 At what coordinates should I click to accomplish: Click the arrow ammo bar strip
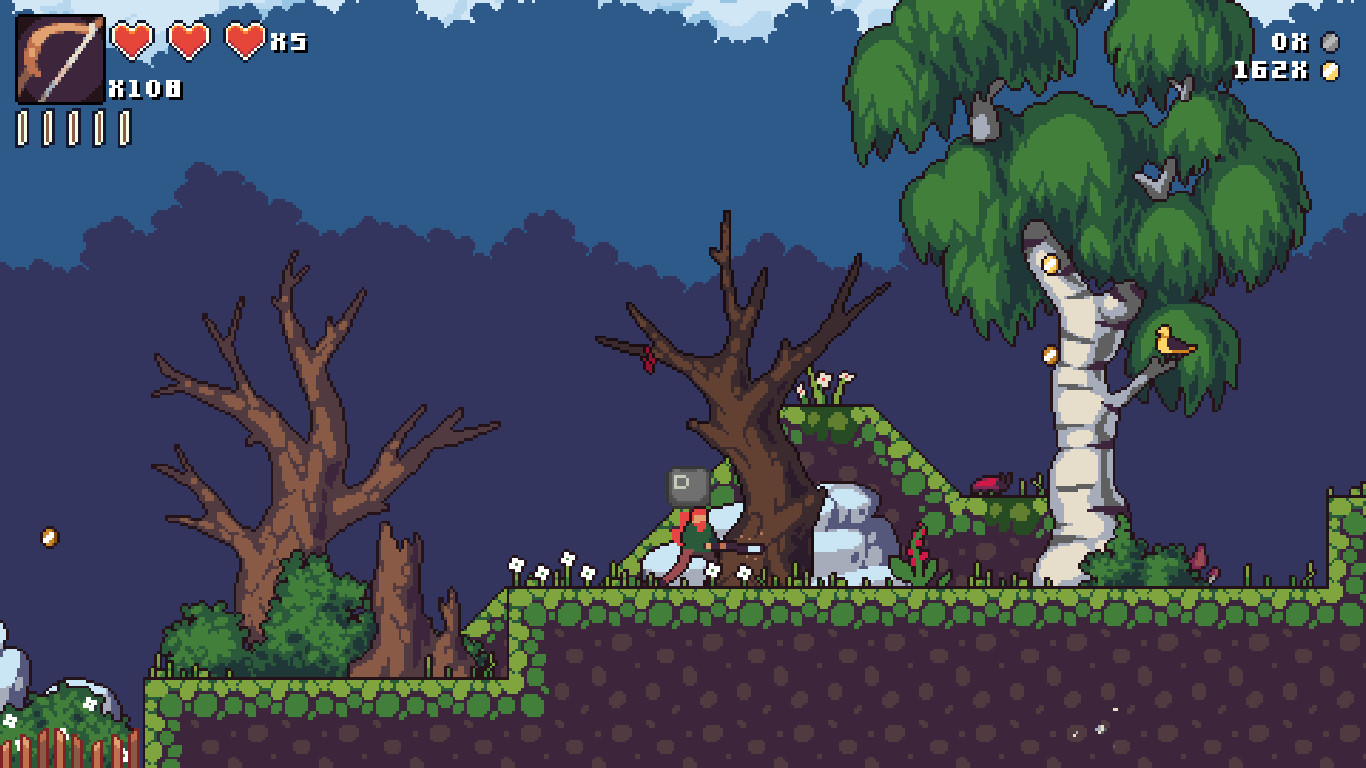pos(72,127)
